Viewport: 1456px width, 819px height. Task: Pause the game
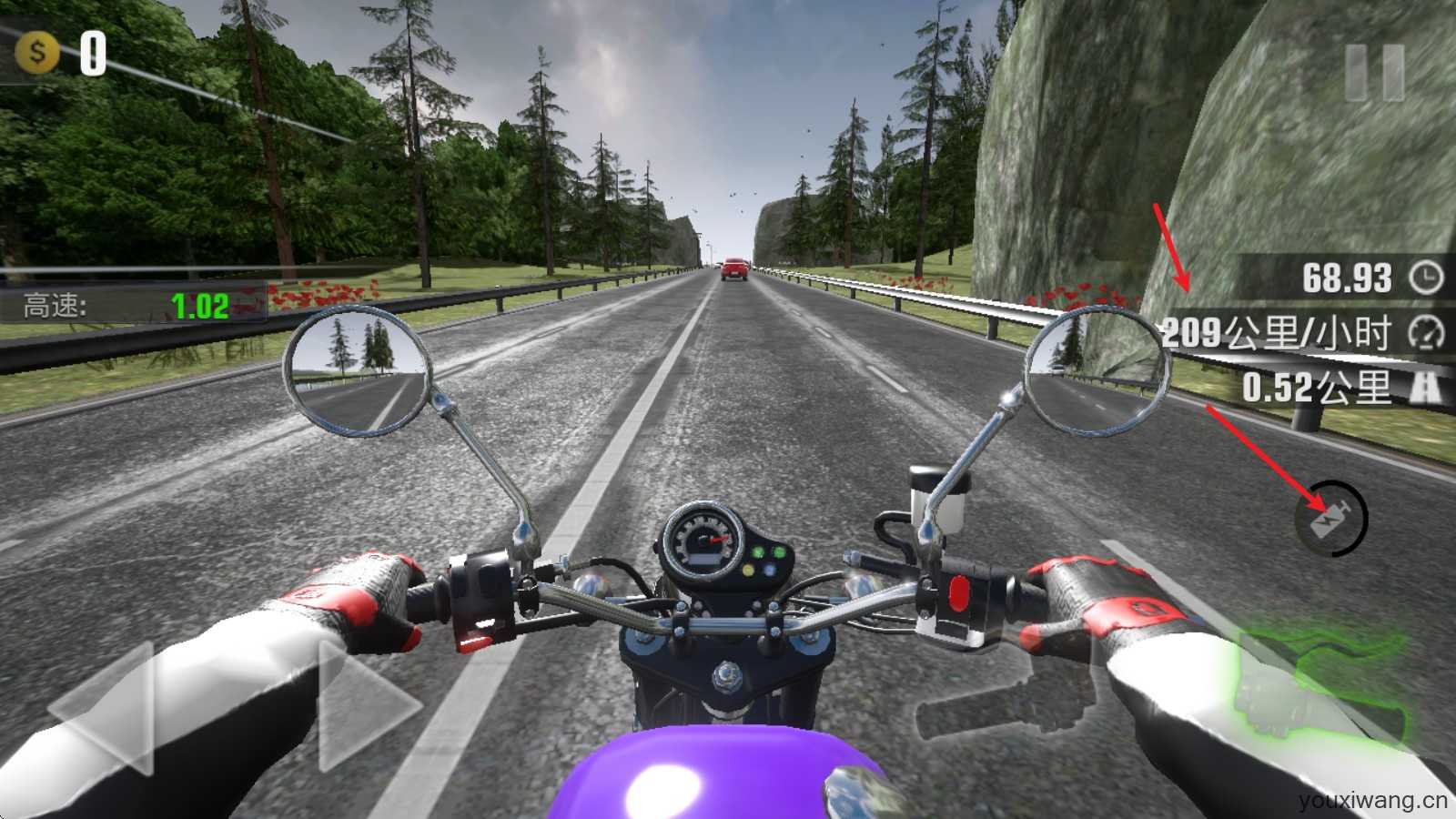coord(1374,73)
